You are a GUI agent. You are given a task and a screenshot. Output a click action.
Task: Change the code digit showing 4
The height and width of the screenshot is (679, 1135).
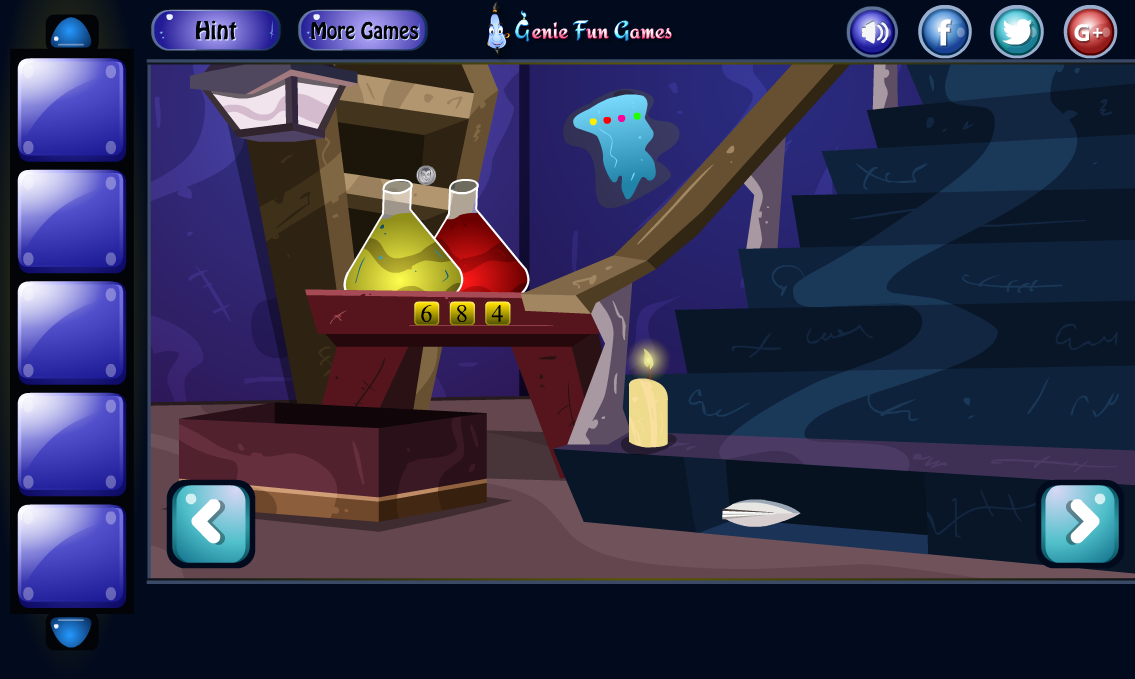pos(497,314)
